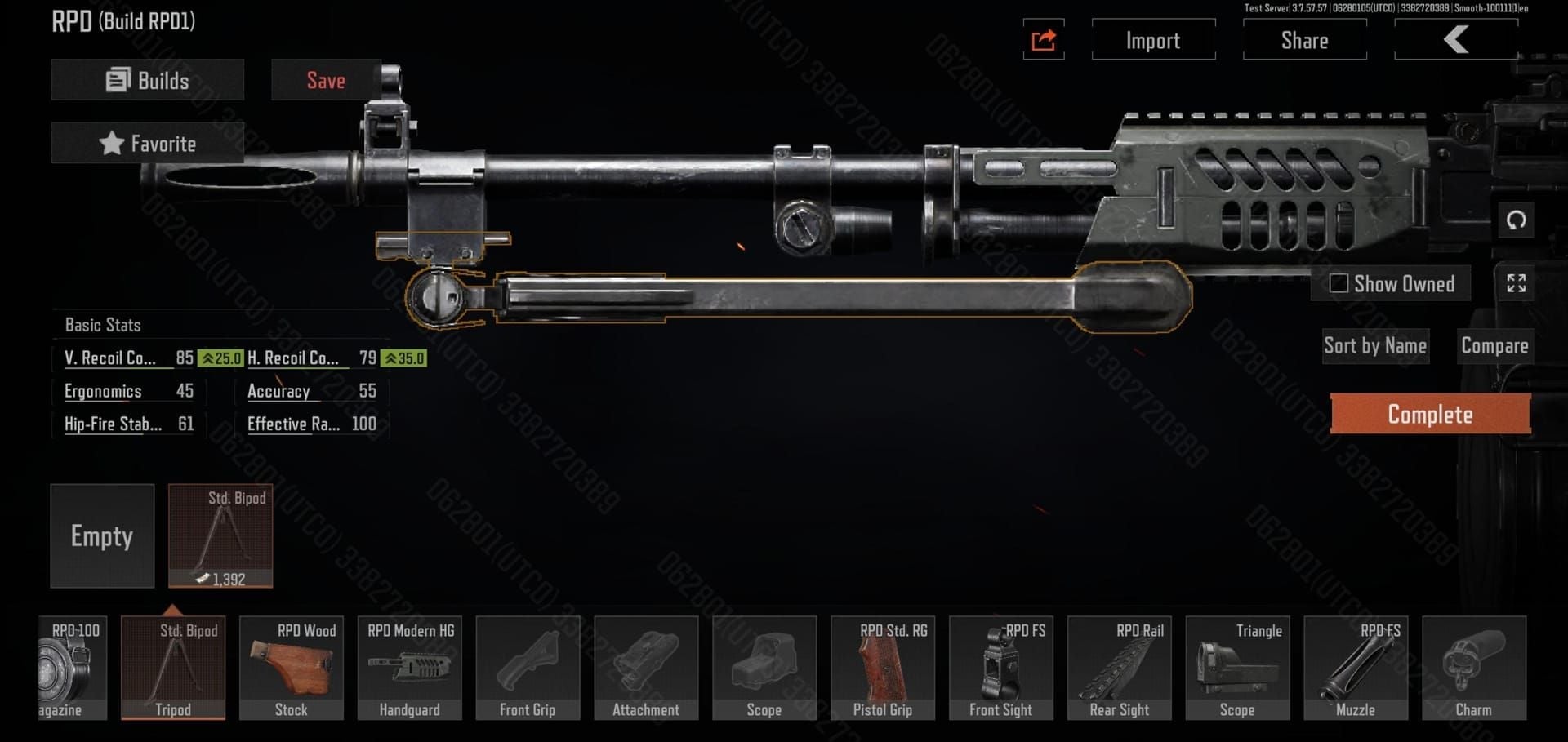The image size is (1568, 742).
Task: Open the Builds panel
Action: pyautogui.click(x=147, y=80)
